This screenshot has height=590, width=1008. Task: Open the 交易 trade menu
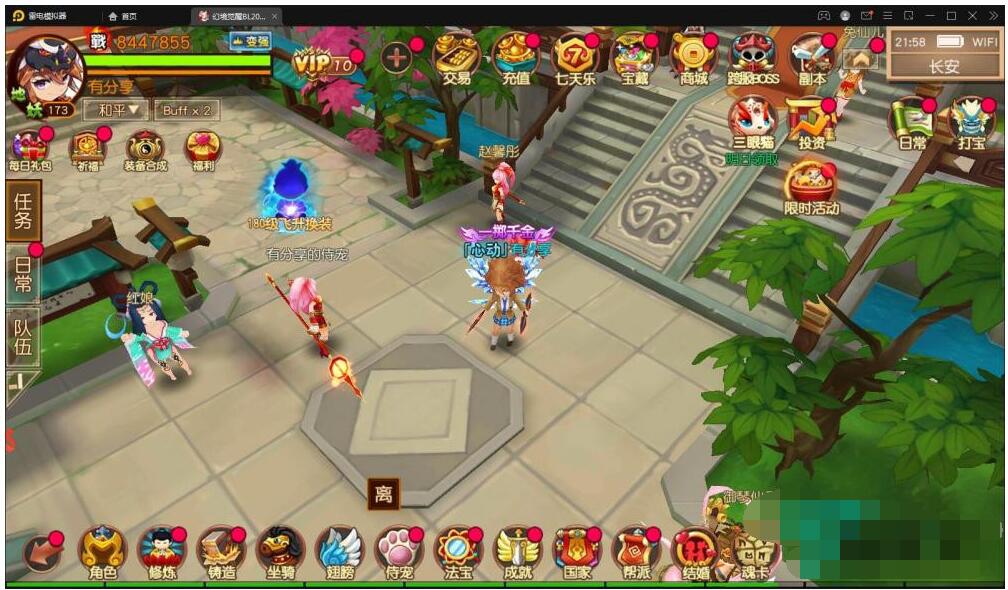coord(458,58)
